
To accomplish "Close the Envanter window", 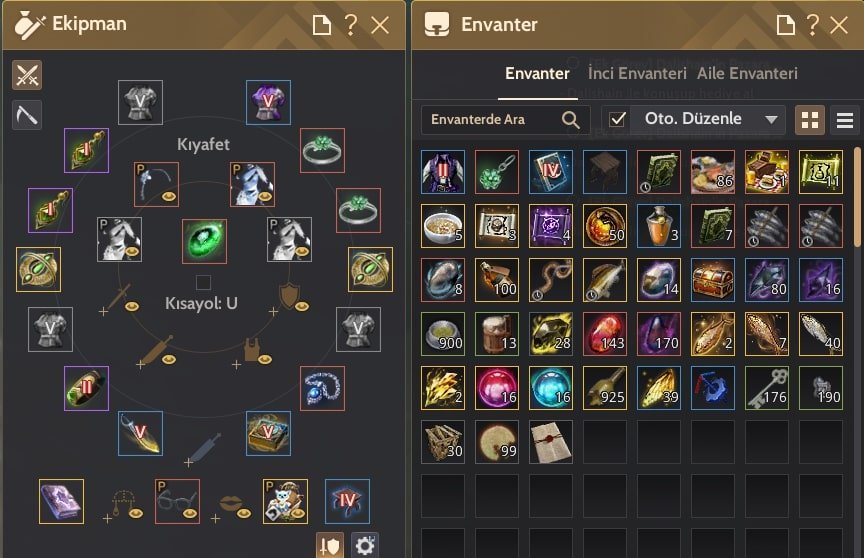I will point(840,25).
